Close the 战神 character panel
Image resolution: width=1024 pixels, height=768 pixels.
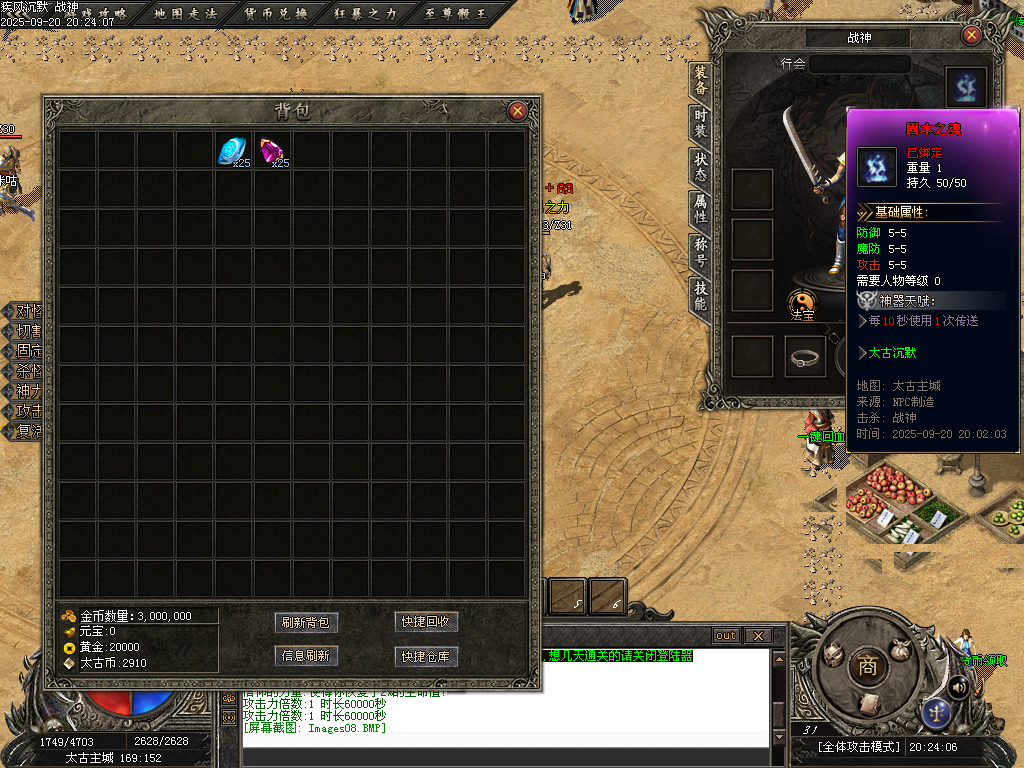(971, 35)
